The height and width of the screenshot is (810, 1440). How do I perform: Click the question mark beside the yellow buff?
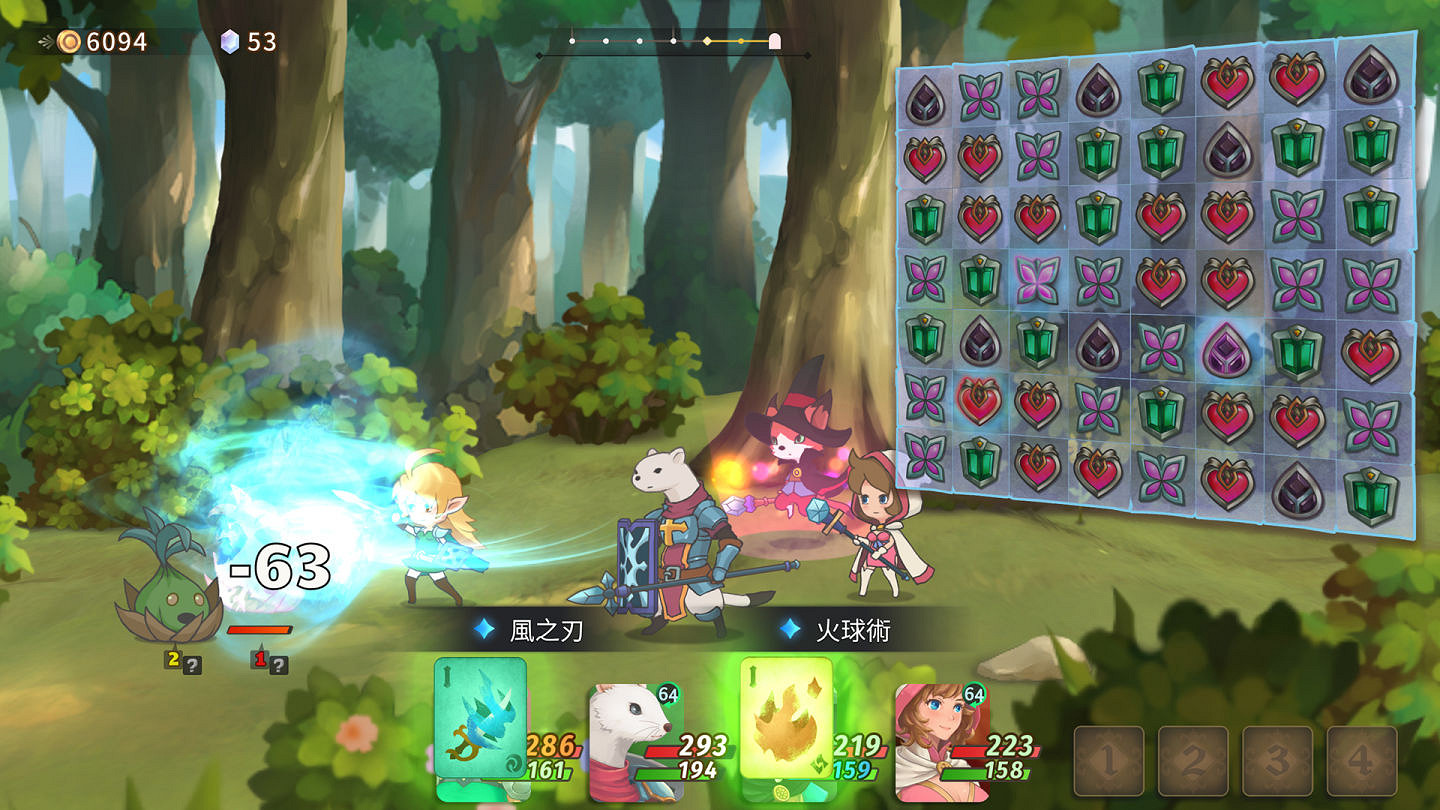[192, 662]
